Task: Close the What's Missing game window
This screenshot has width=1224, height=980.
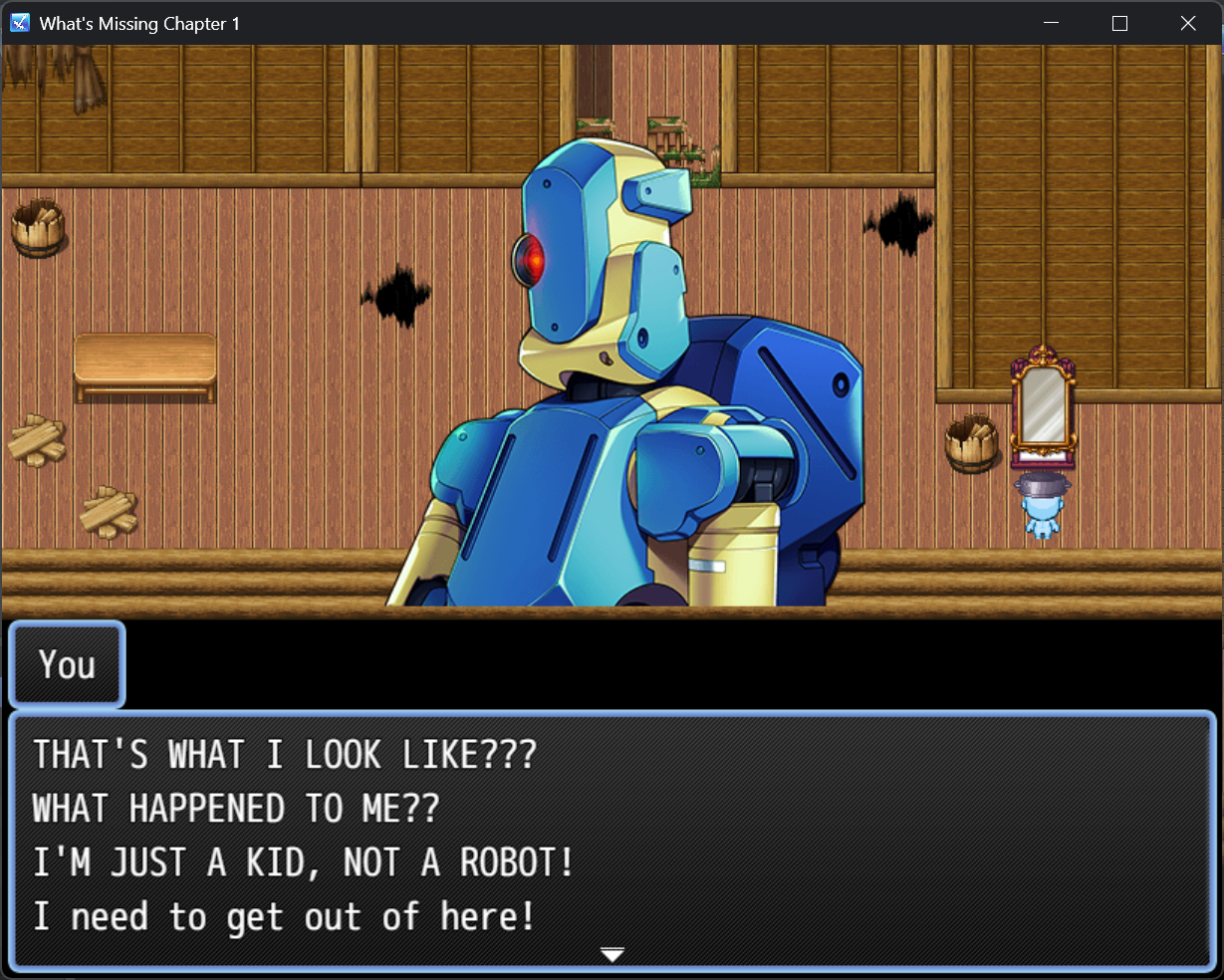Action: pos(1187,23)
